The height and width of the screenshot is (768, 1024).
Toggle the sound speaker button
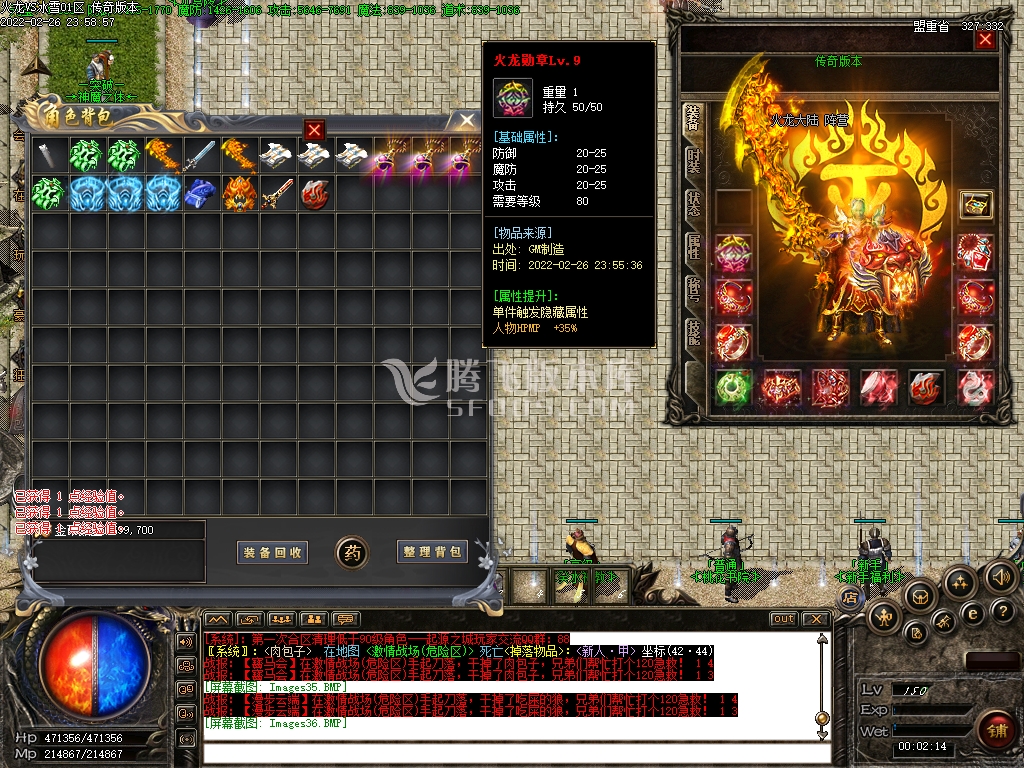(x=1001, y=576)
